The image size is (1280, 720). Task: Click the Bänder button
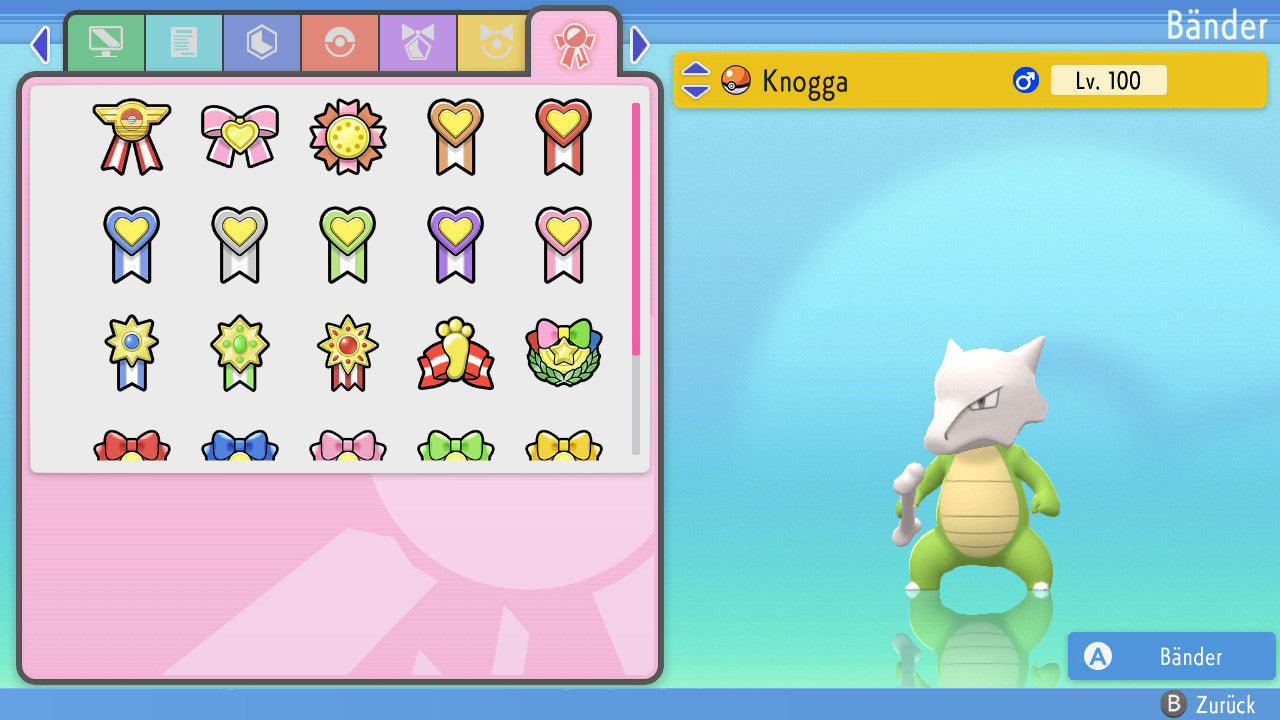coord(1171,657)
